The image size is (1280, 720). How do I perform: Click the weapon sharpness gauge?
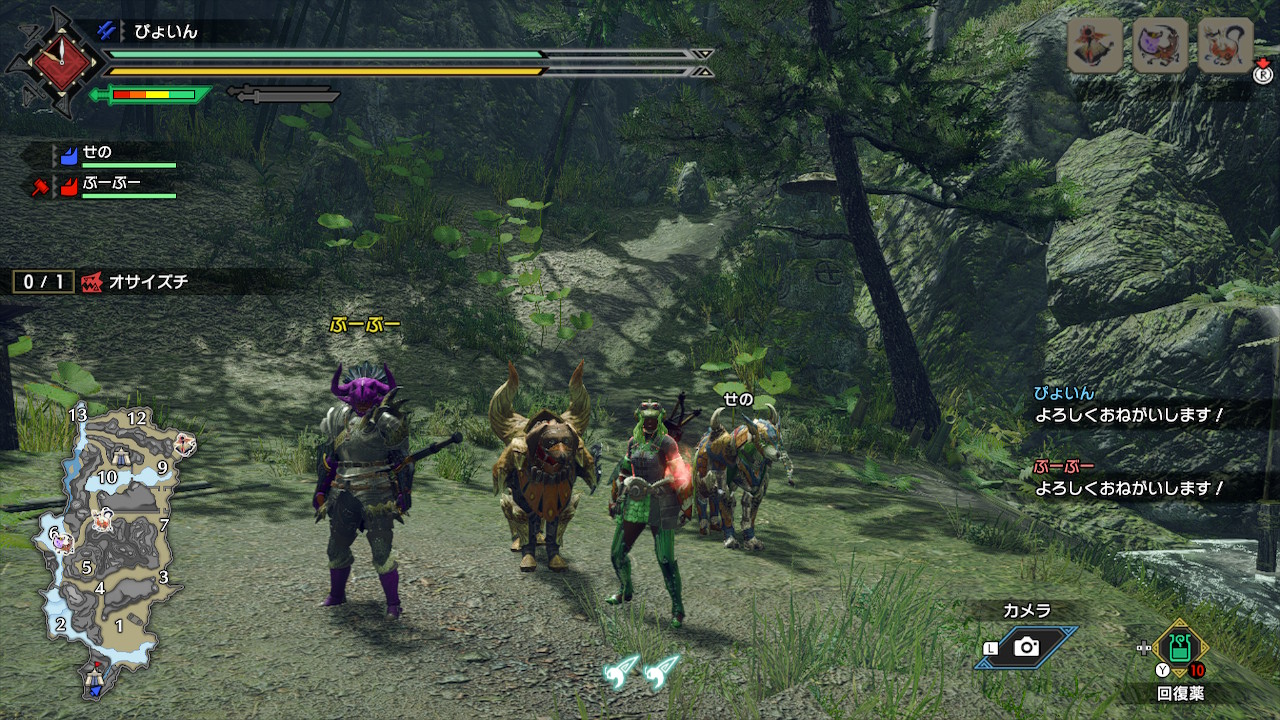pyautogui.click(x=152, y=95)
